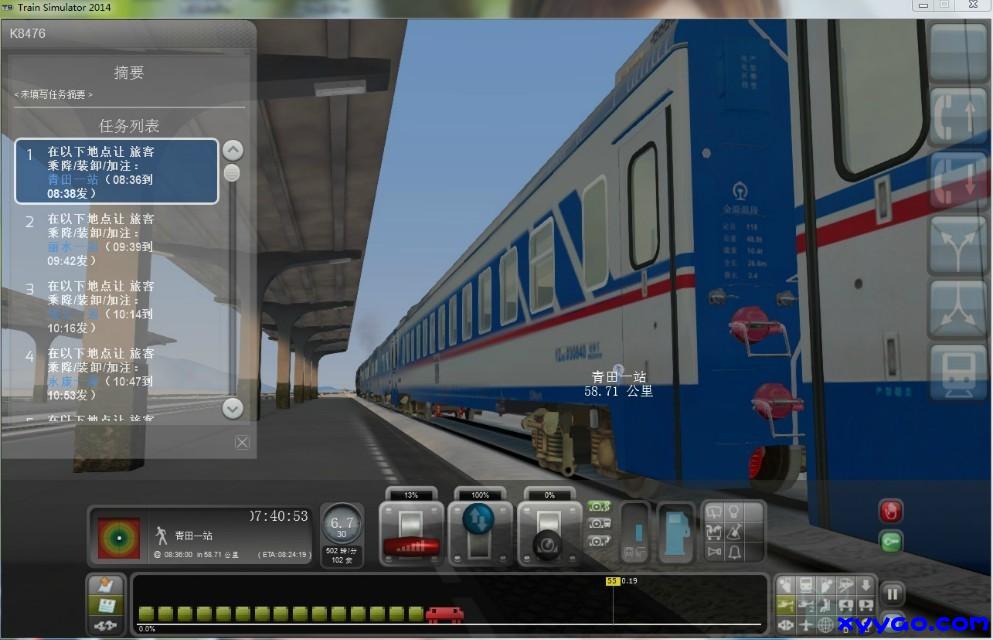Screen dimensions: 993x640
Task: Close the task list panel
Action: click(x=242, y=442)
